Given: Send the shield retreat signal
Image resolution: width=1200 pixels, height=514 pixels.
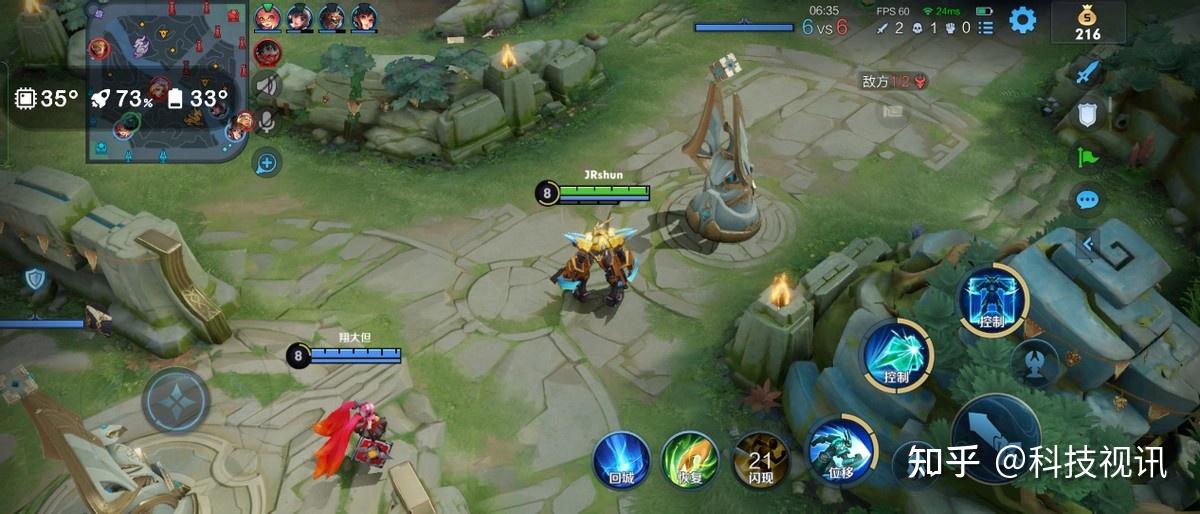Looking at the screenshot, I should (1087, 114).
